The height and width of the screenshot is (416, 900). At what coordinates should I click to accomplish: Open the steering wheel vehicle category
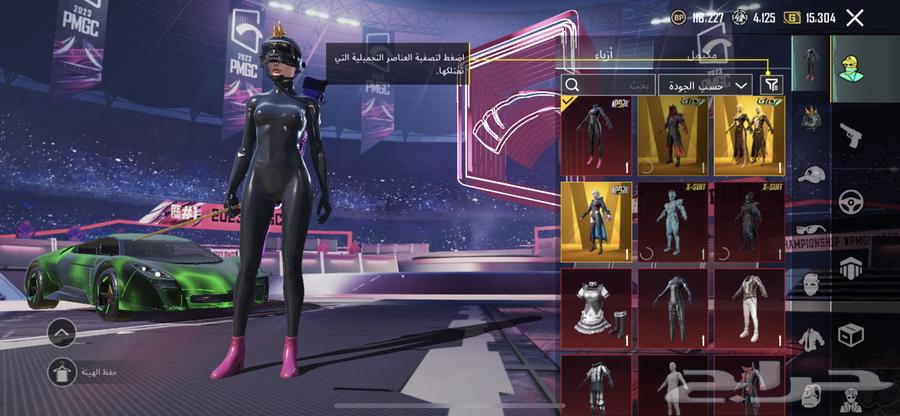point(851,200)
